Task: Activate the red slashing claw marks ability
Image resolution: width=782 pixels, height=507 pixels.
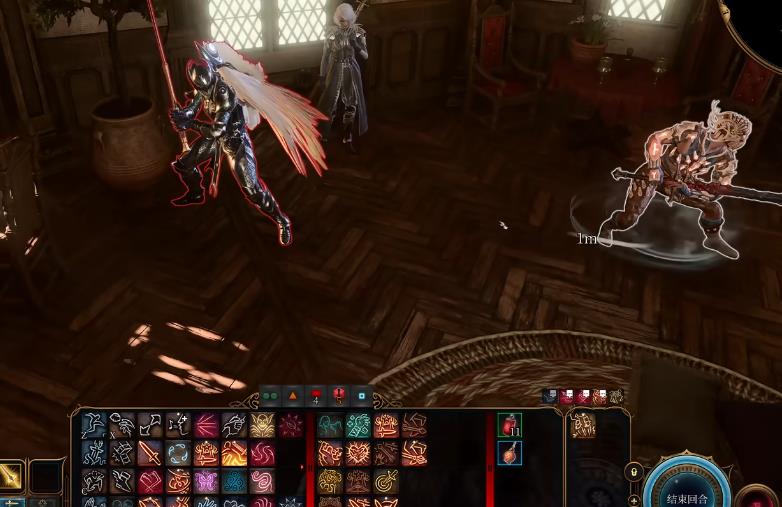Action: pyautogui.click(x=206, y=425)
